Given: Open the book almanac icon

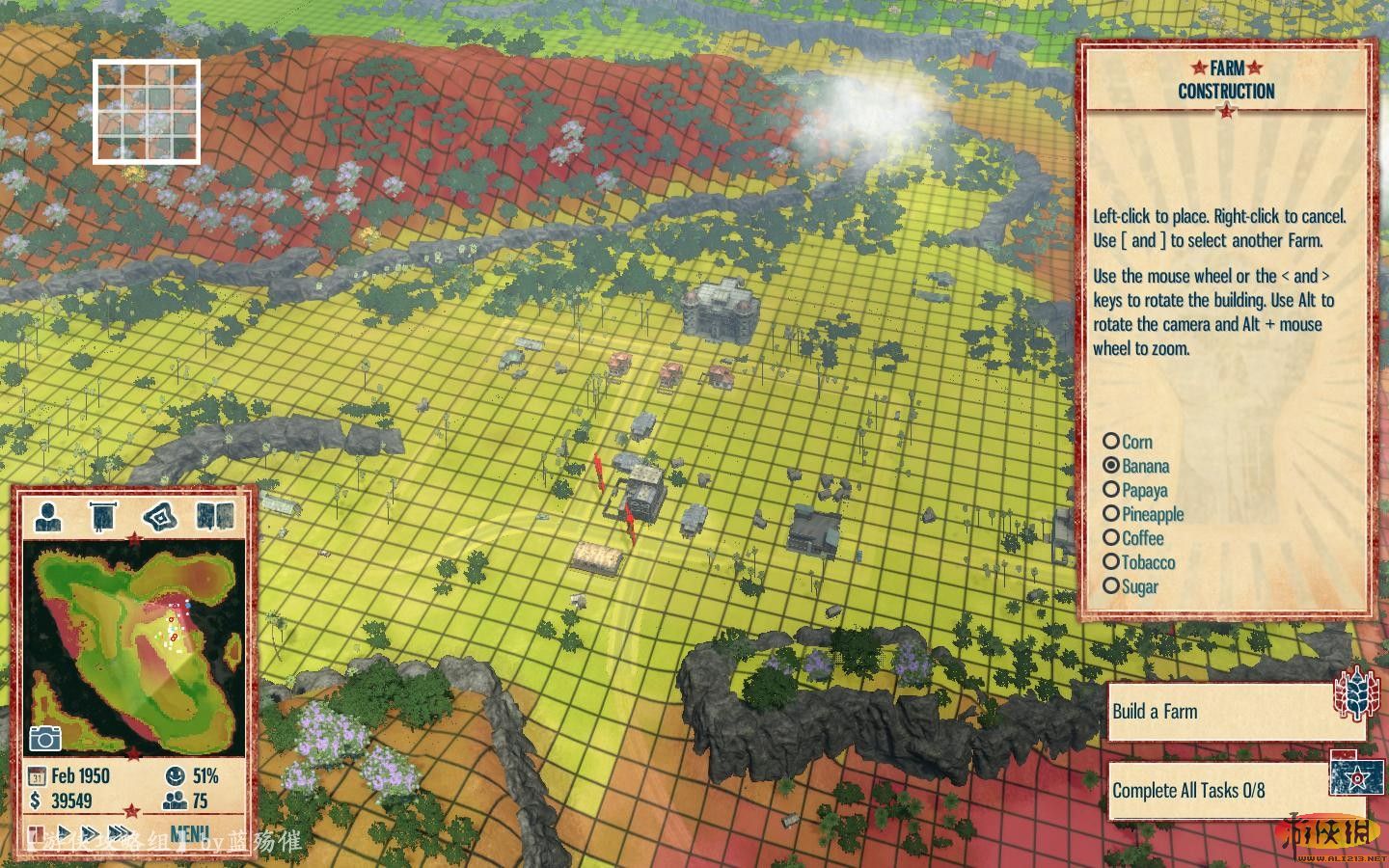Looking at the screenshot, I should click(x=215, y=516).
